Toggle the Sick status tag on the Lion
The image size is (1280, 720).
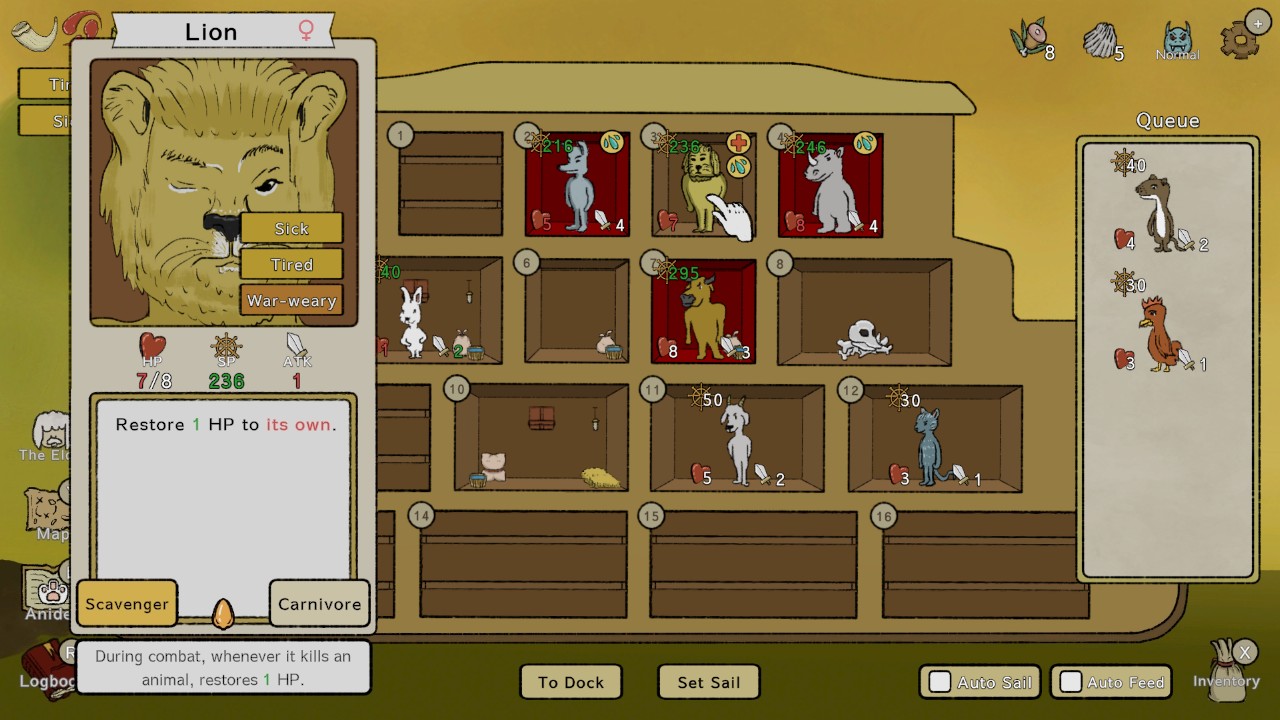(x=291, y=228)
